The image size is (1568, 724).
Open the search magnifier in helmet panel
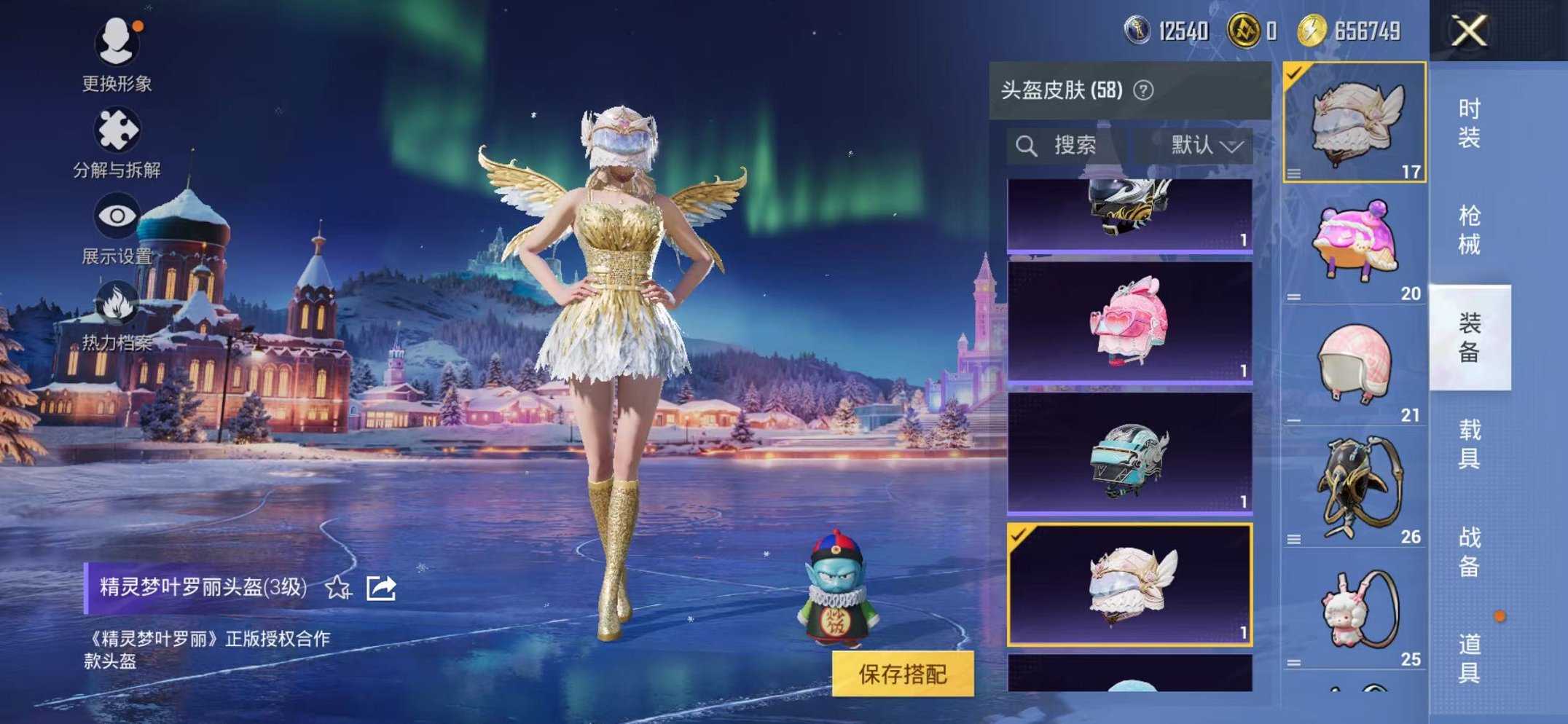[1028, 144]
